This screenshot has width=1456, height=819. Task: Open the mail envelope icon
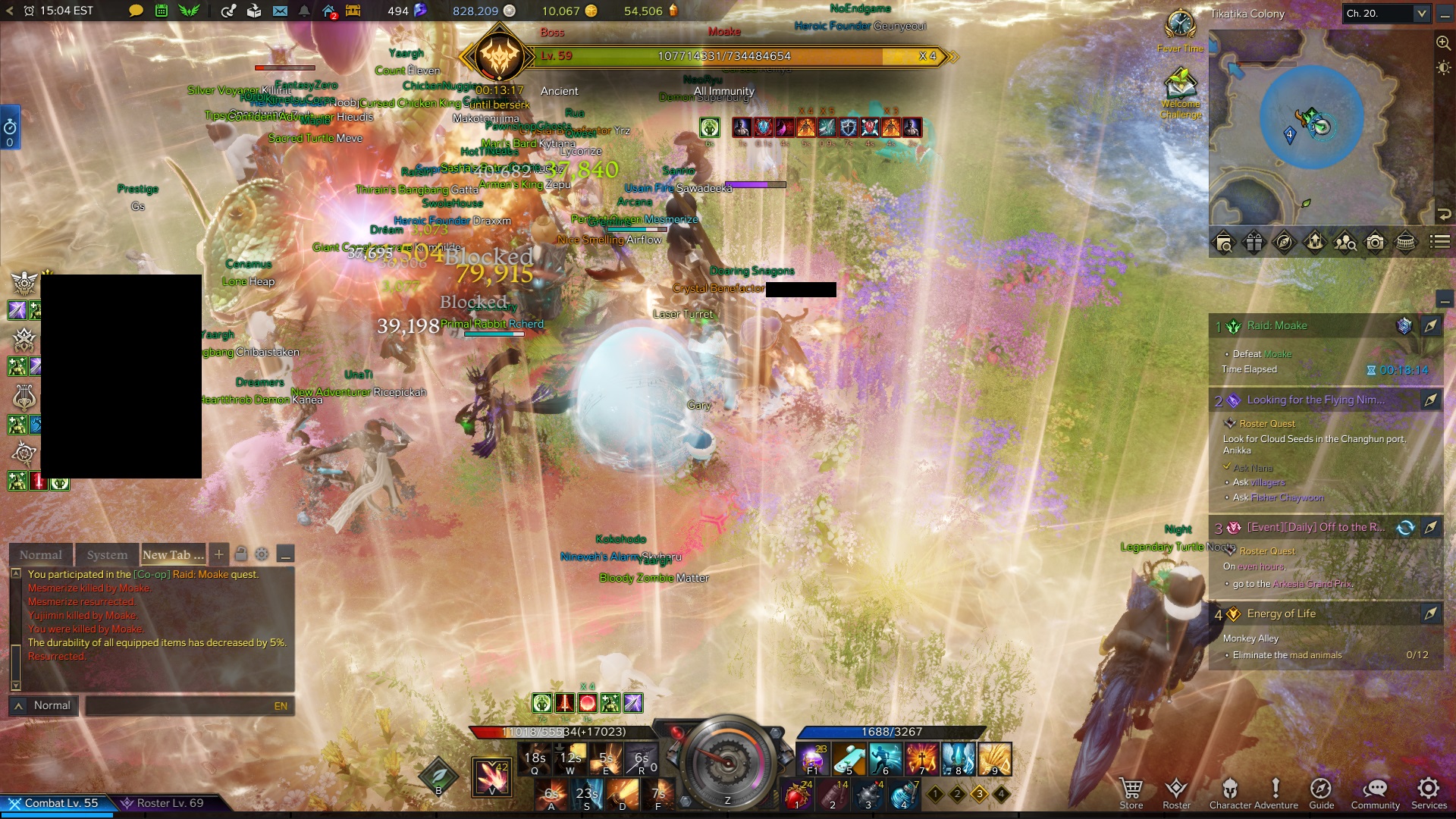[x=280, y=11]
